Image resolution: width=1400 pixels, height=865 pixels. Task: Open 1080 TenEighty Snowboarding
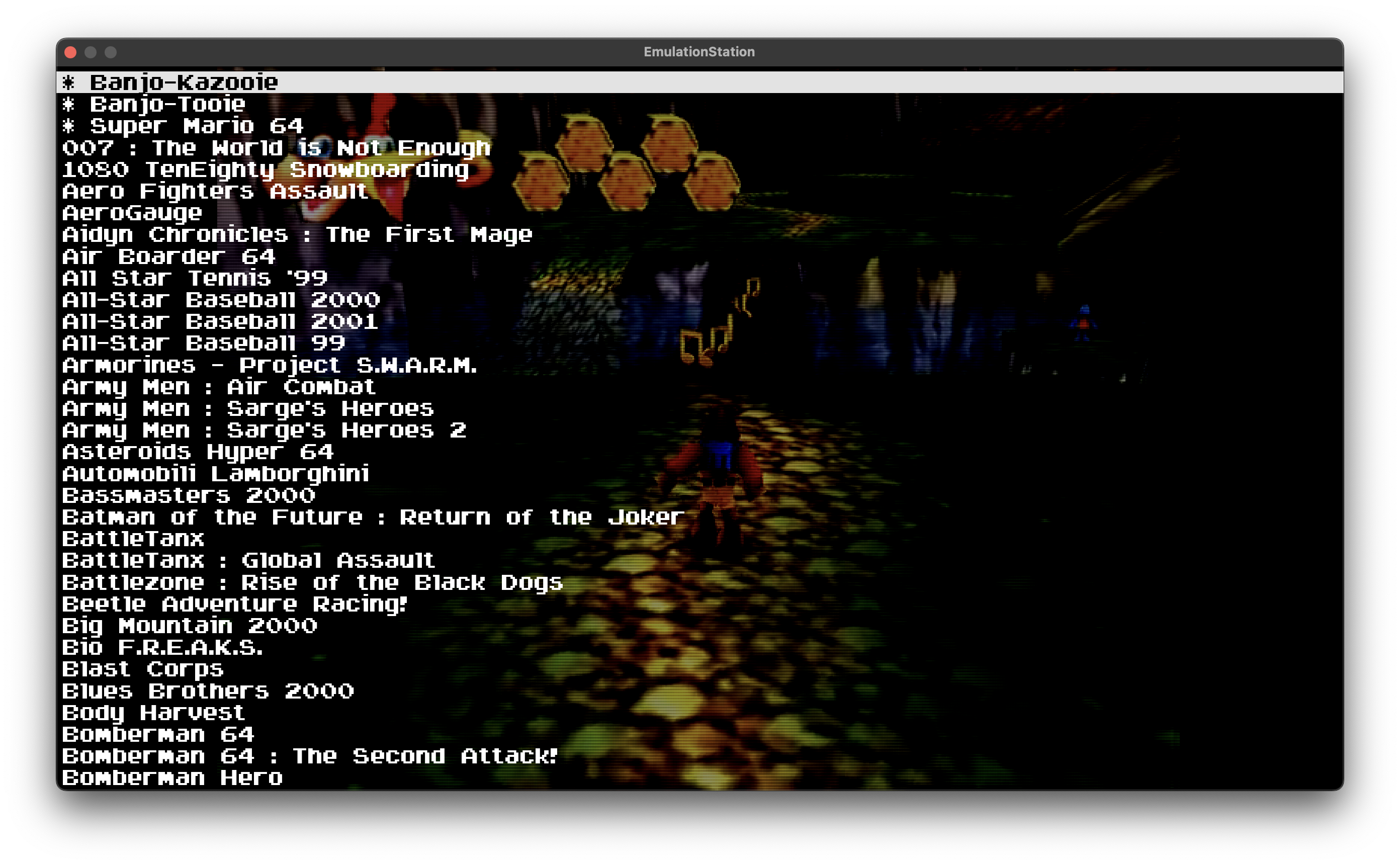point(264,170)
